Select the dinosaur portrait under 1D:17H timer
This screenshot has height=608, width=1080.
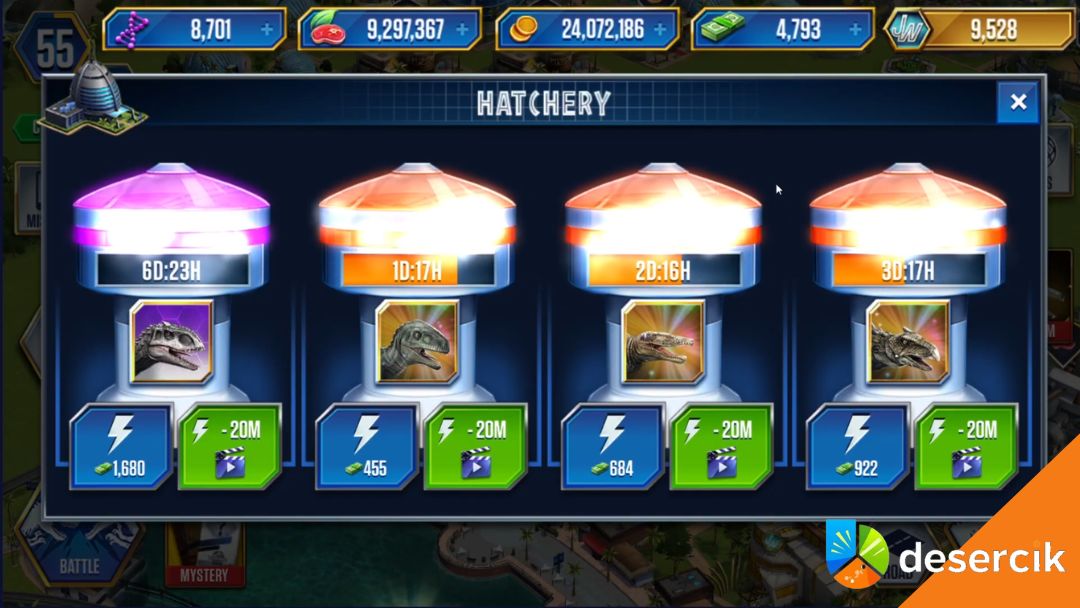pos(417,342)
